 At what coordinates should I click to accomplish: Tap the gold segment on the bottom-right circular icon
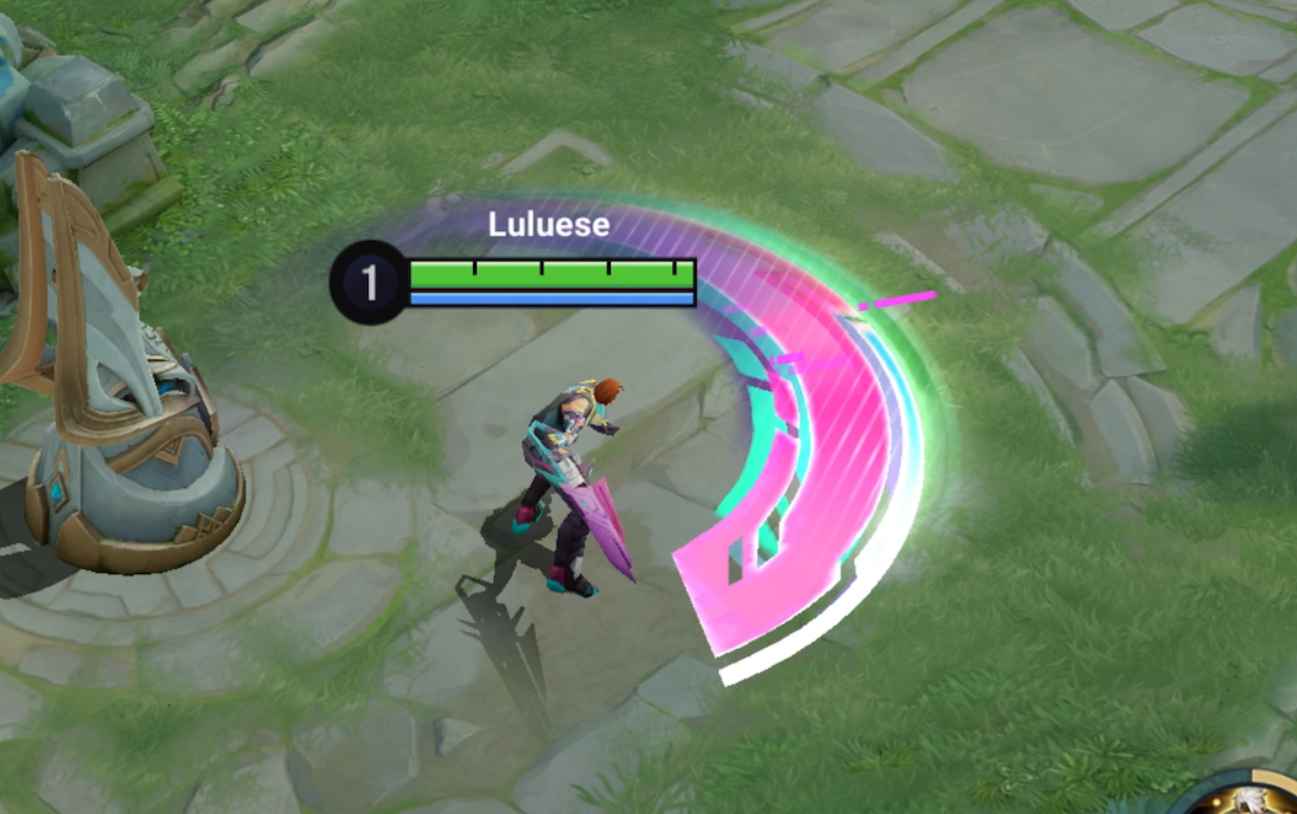(1268, 773)
